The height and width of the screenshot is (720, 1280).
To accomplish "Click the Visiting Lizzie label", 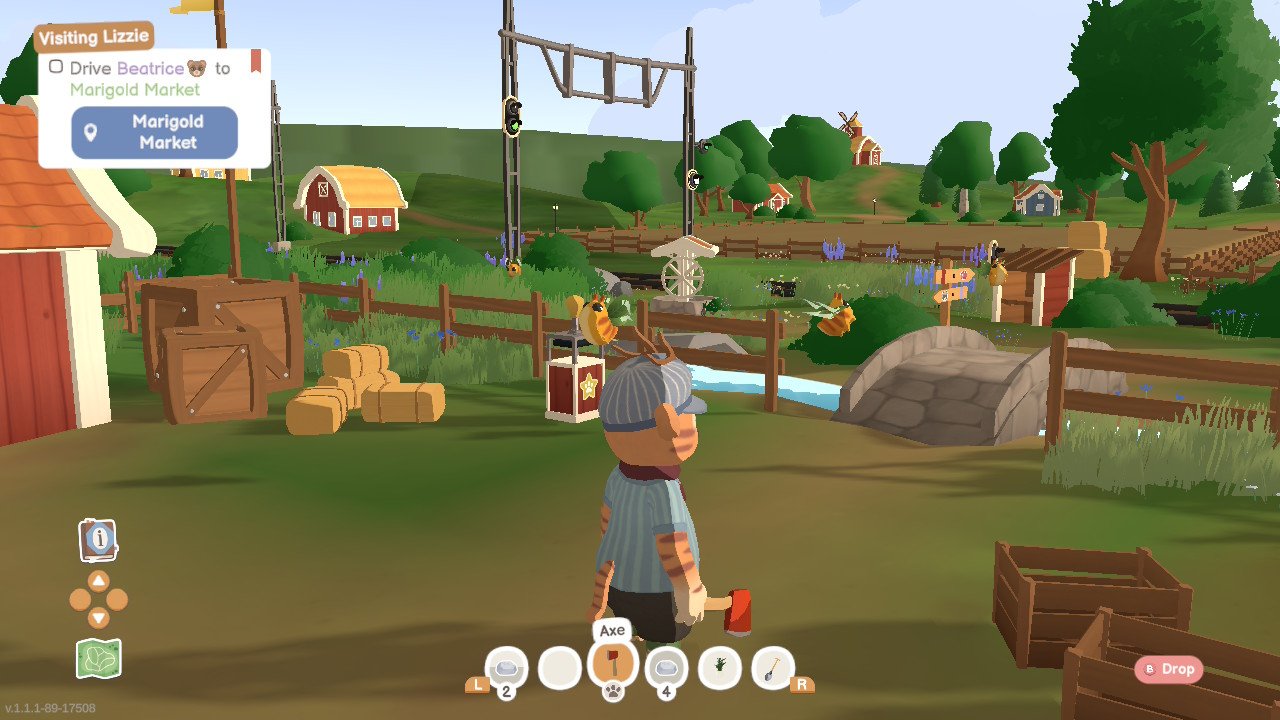I will (x=94, y=37).
